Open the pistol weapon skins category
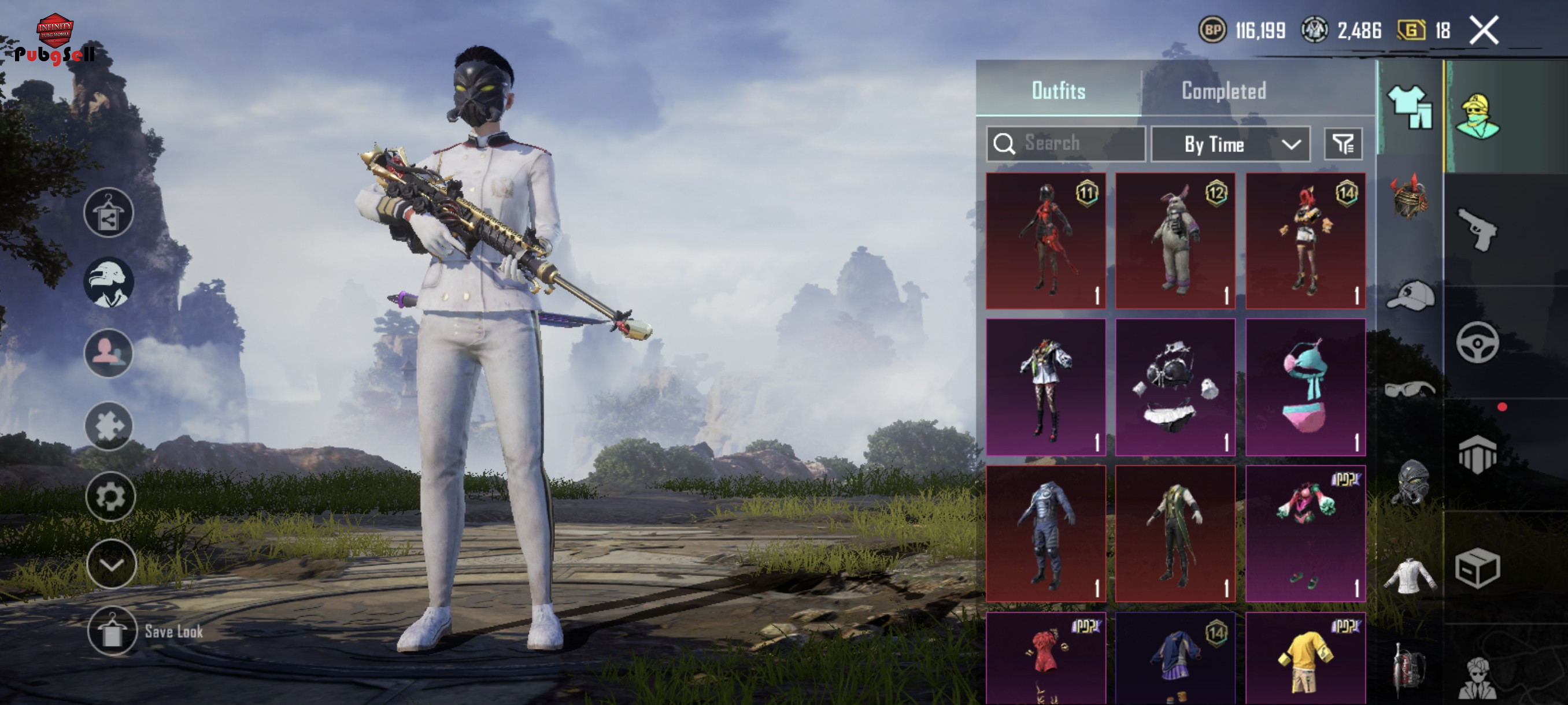The width and height of the screenshot is (1568, 705). (x=1477, y=229)
